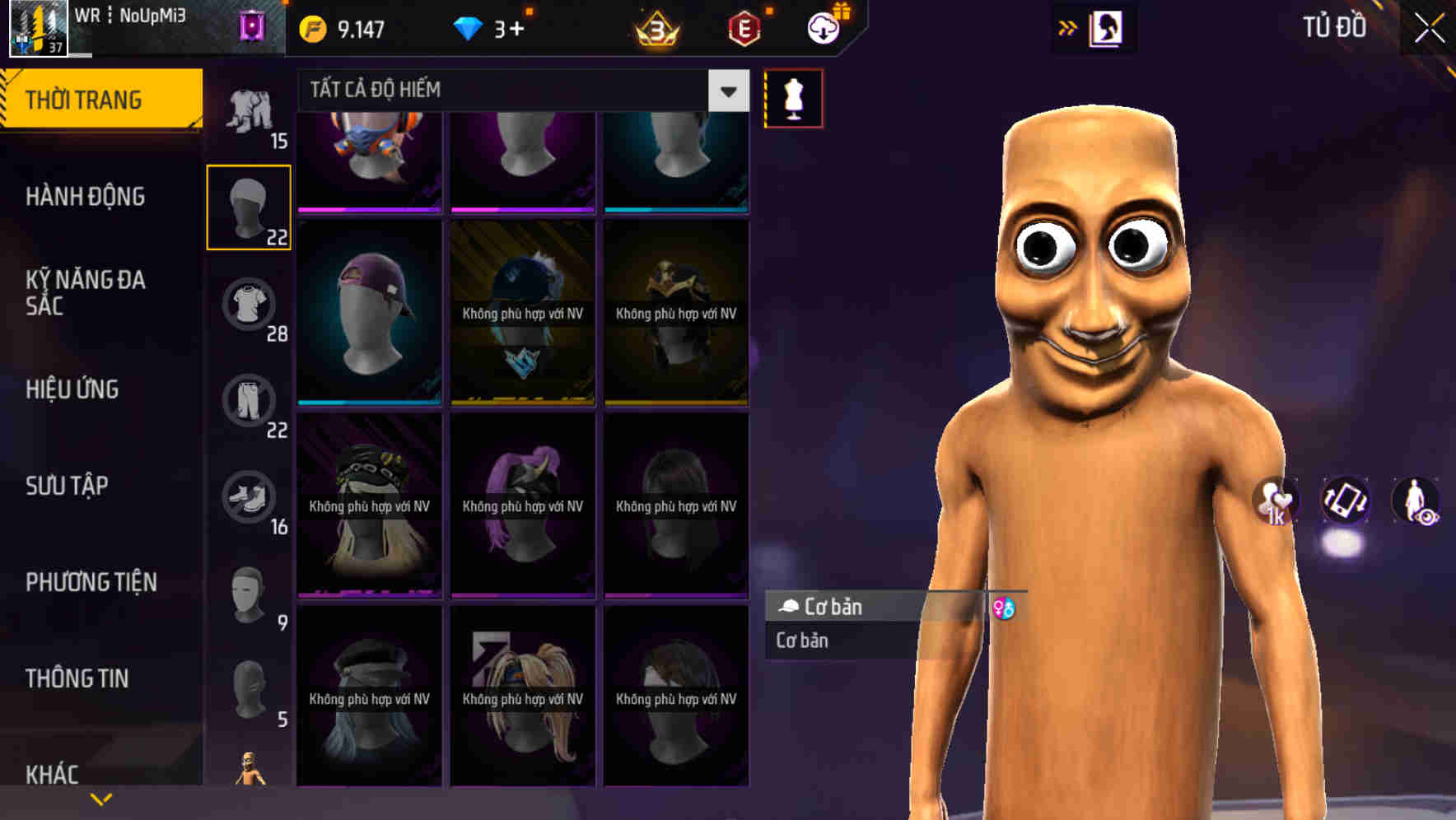Viewport: 1456px width, 820px height.
Task: Open the cloud download gift icon
Action: pos(827,26)
